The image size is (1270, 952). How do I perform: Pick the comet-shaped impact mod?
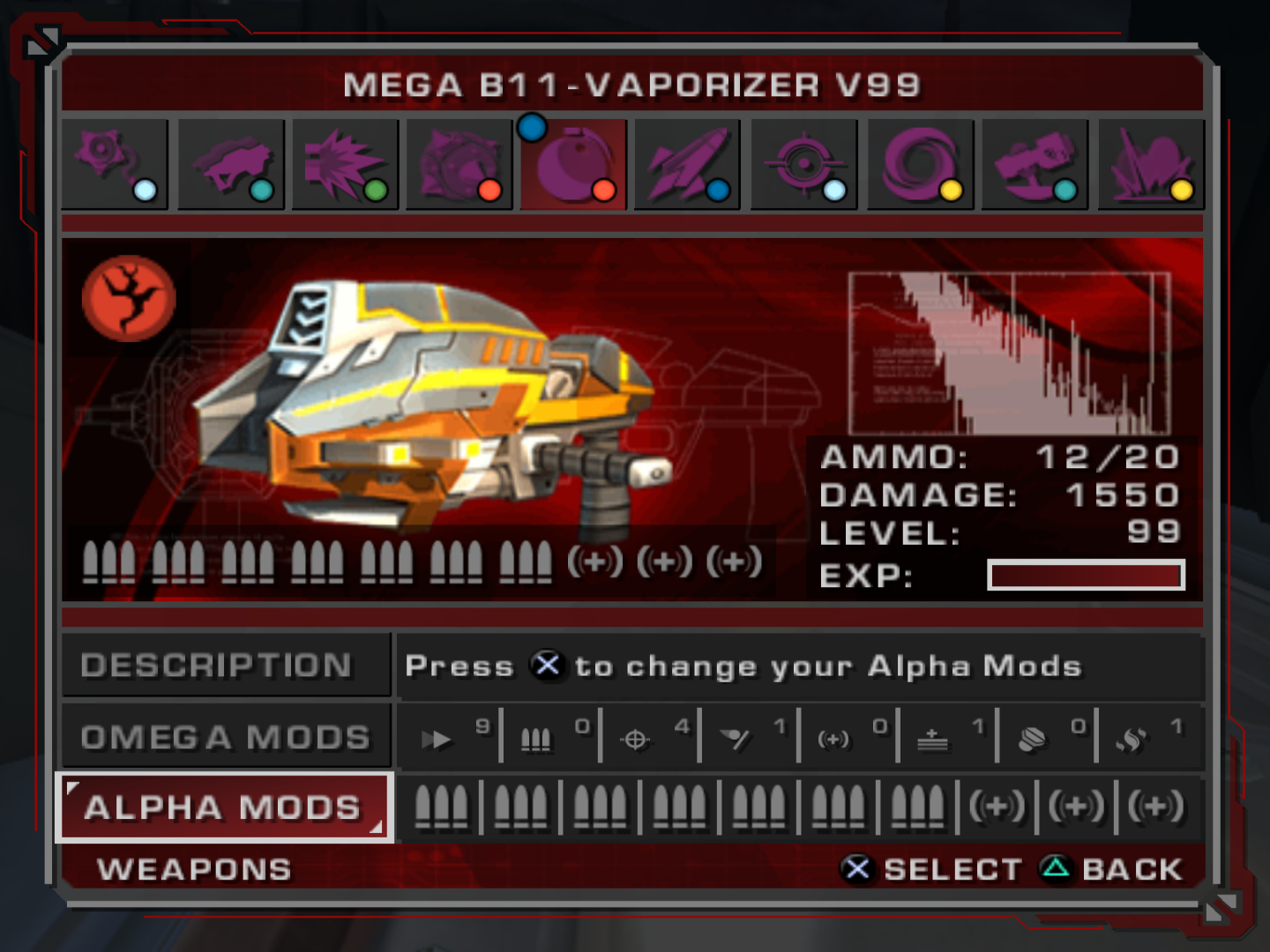pos(735,739)
